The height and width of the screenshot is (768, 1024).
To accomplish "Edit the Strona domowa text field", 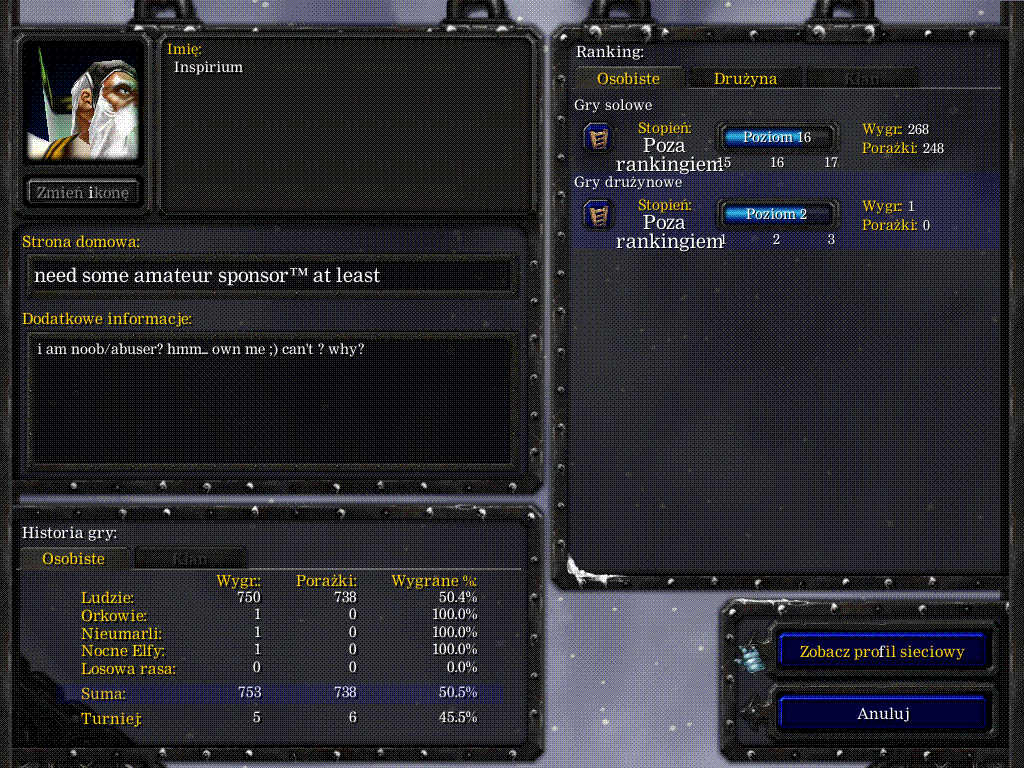I will (x=270, y=276).
